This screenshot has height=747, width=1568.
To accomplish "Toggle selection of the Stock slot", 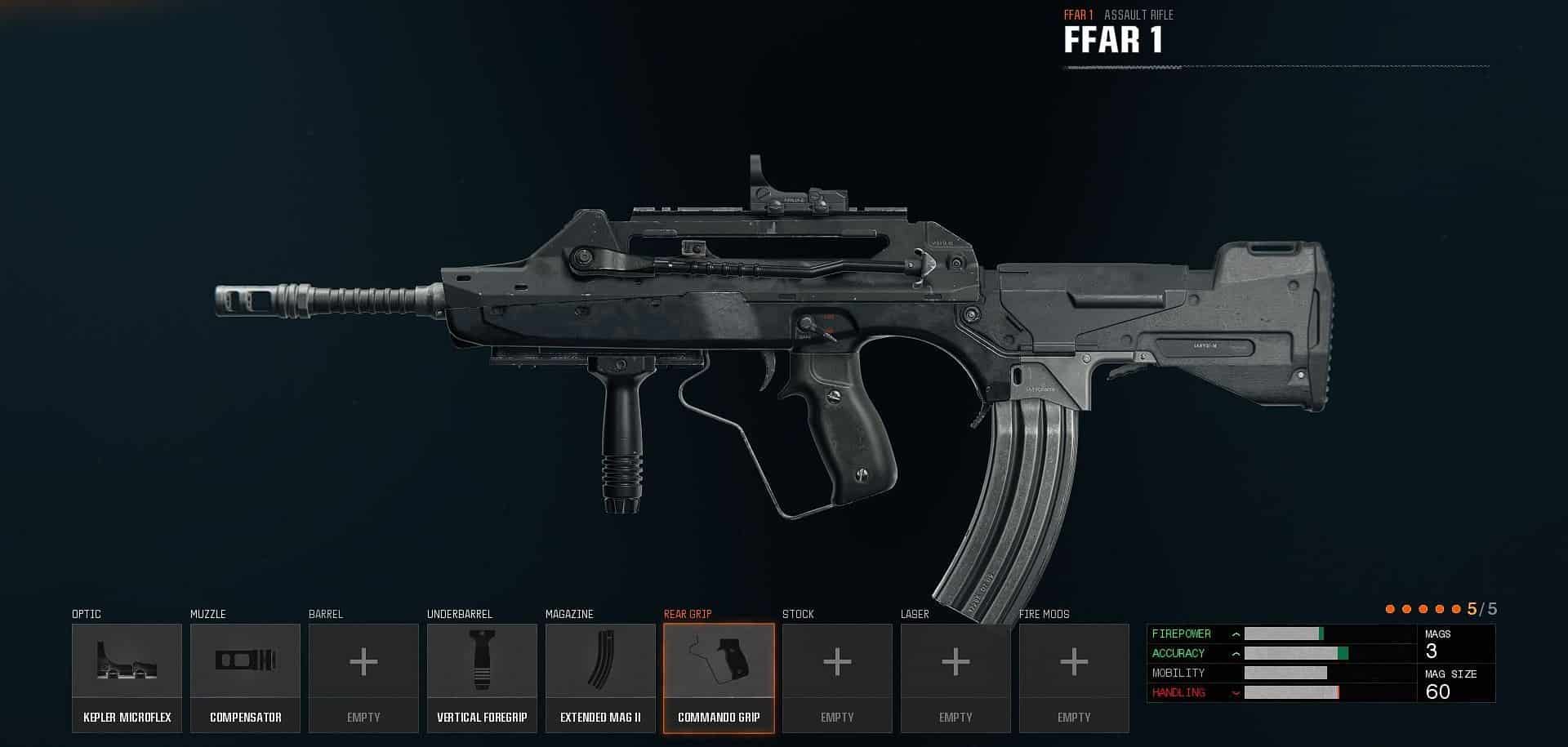I will click(x=837, y=678).
